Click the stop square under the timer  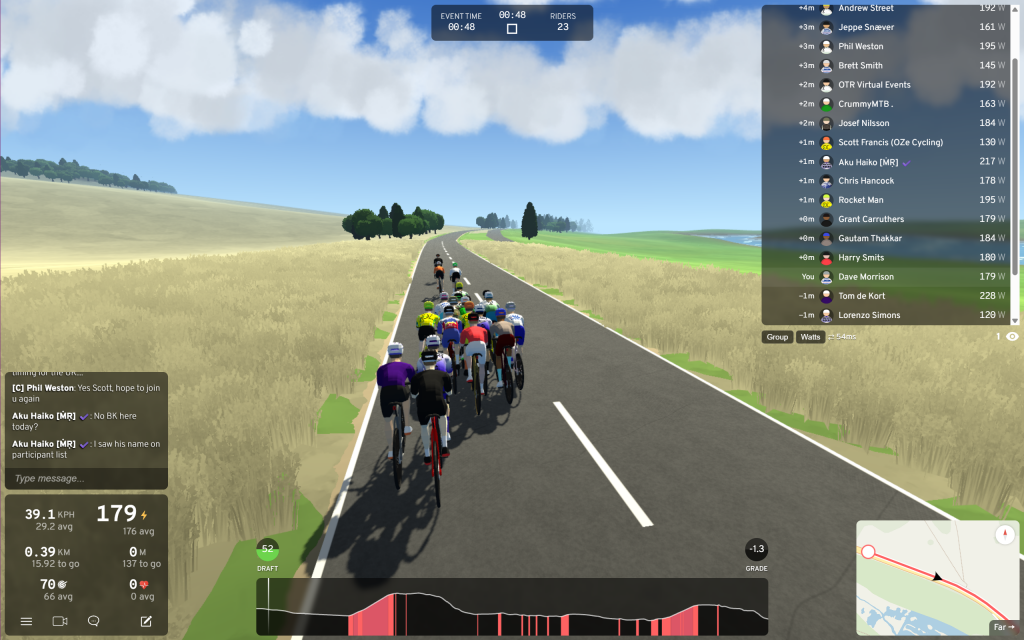coord(512,29)
